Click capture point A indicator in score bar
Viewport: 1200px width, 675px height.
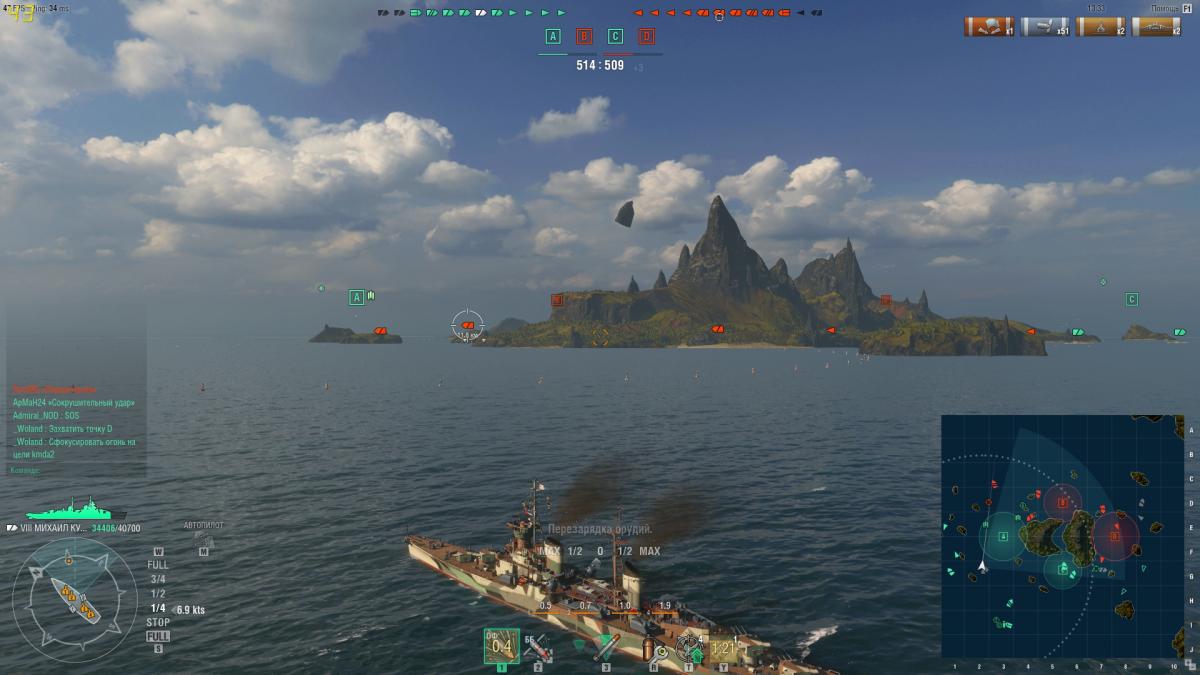[553, 37]
